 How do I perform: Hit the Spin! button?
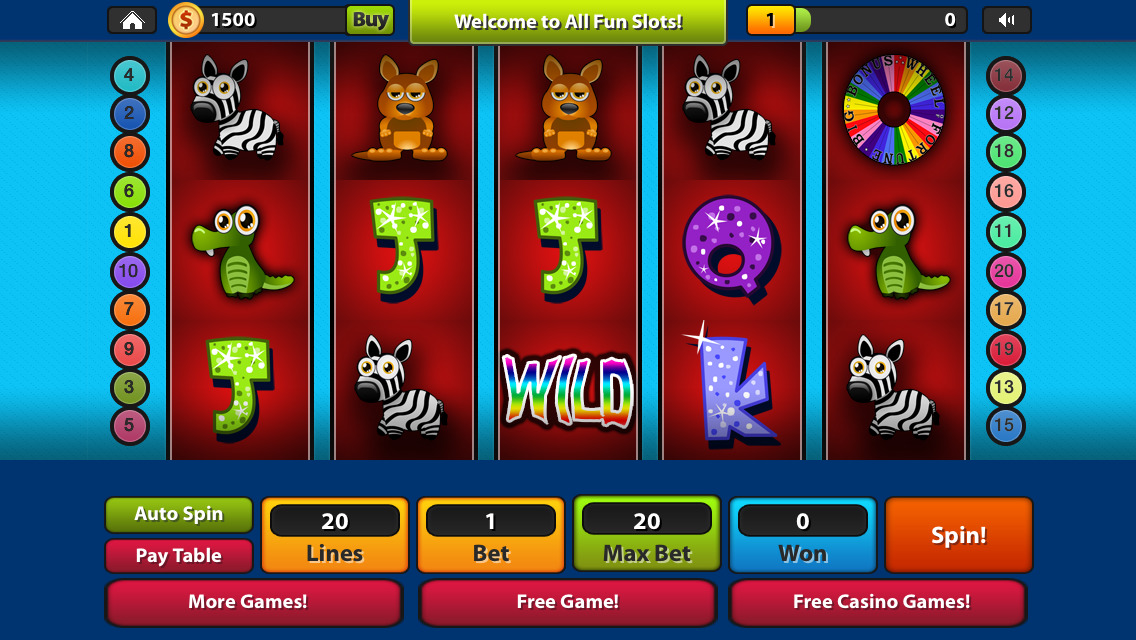(x=959, y=535)
